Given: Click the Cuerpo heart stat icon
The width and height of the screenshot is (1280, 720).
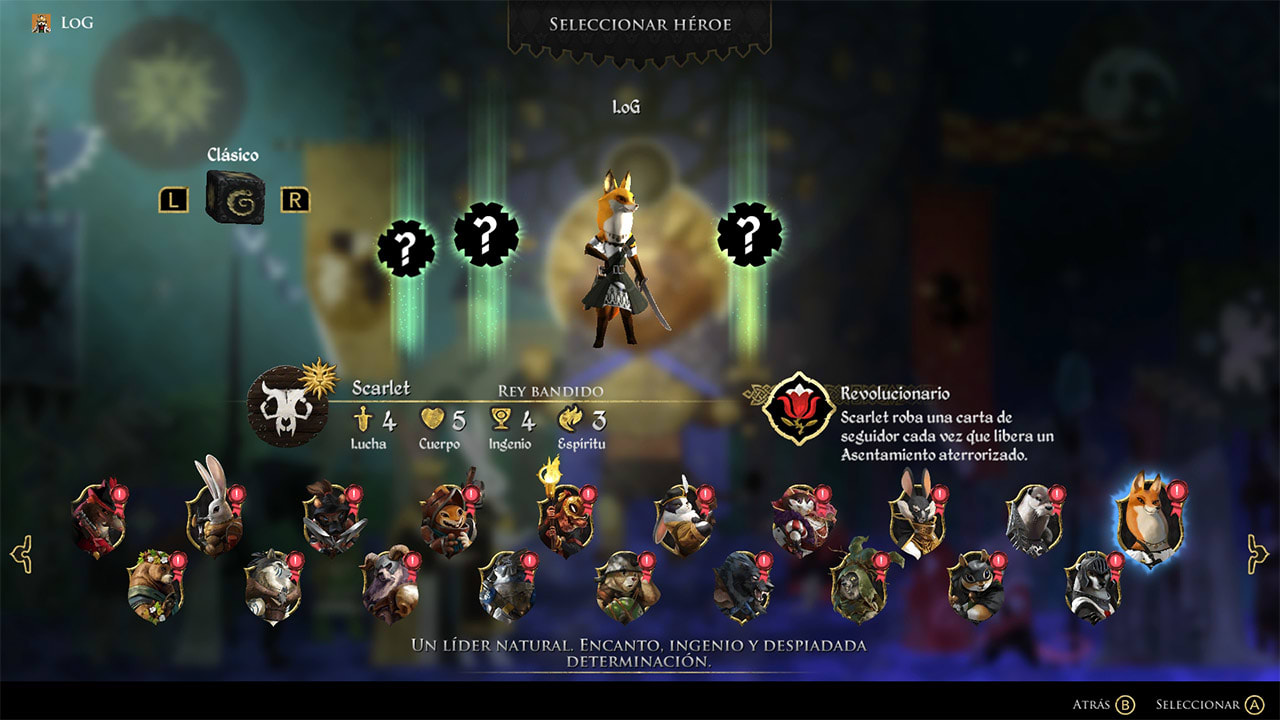Looking at the screenshot, I should tap(435, 418).
